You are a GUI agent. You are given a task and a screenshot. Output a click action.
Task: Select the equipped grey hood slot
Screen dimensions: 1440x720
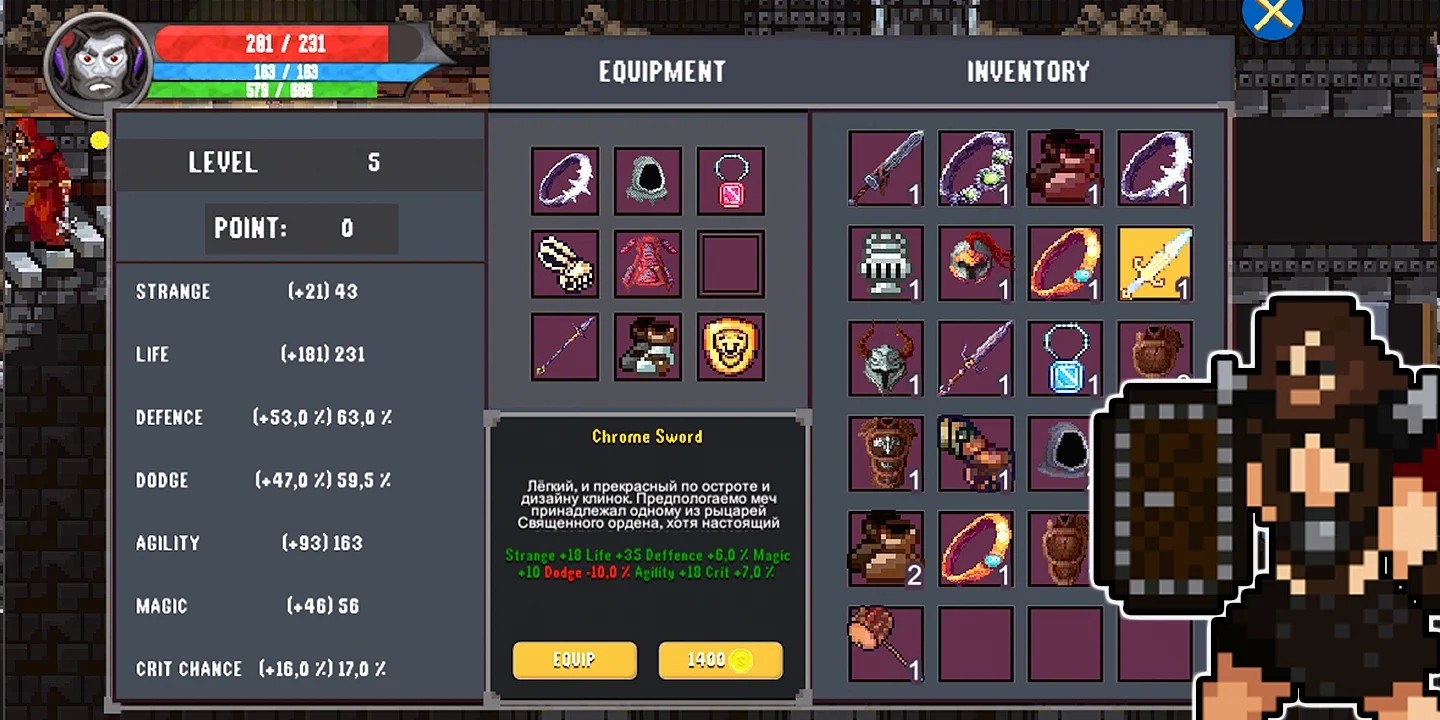648,181
